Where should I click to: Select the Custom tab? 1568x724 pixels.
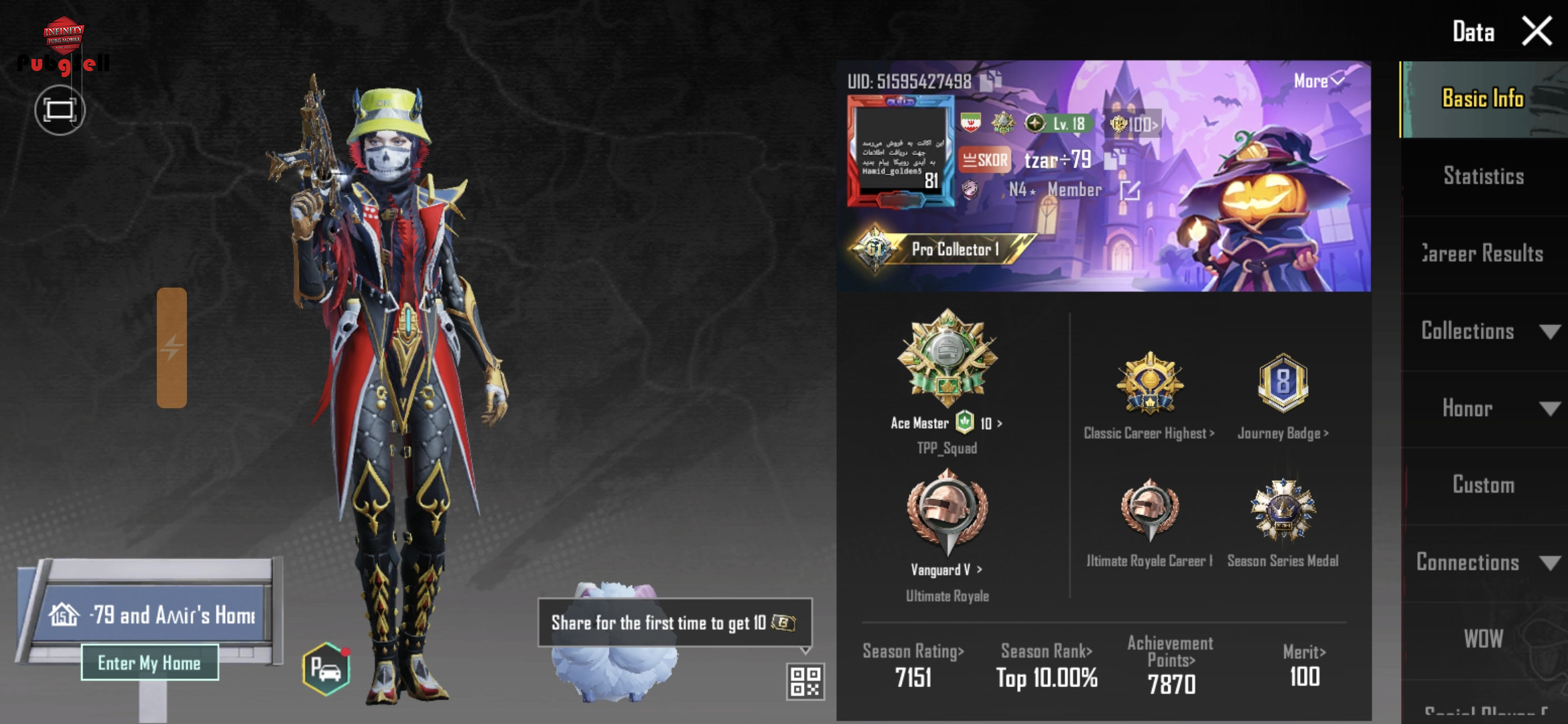click(x=1483, y=485)
